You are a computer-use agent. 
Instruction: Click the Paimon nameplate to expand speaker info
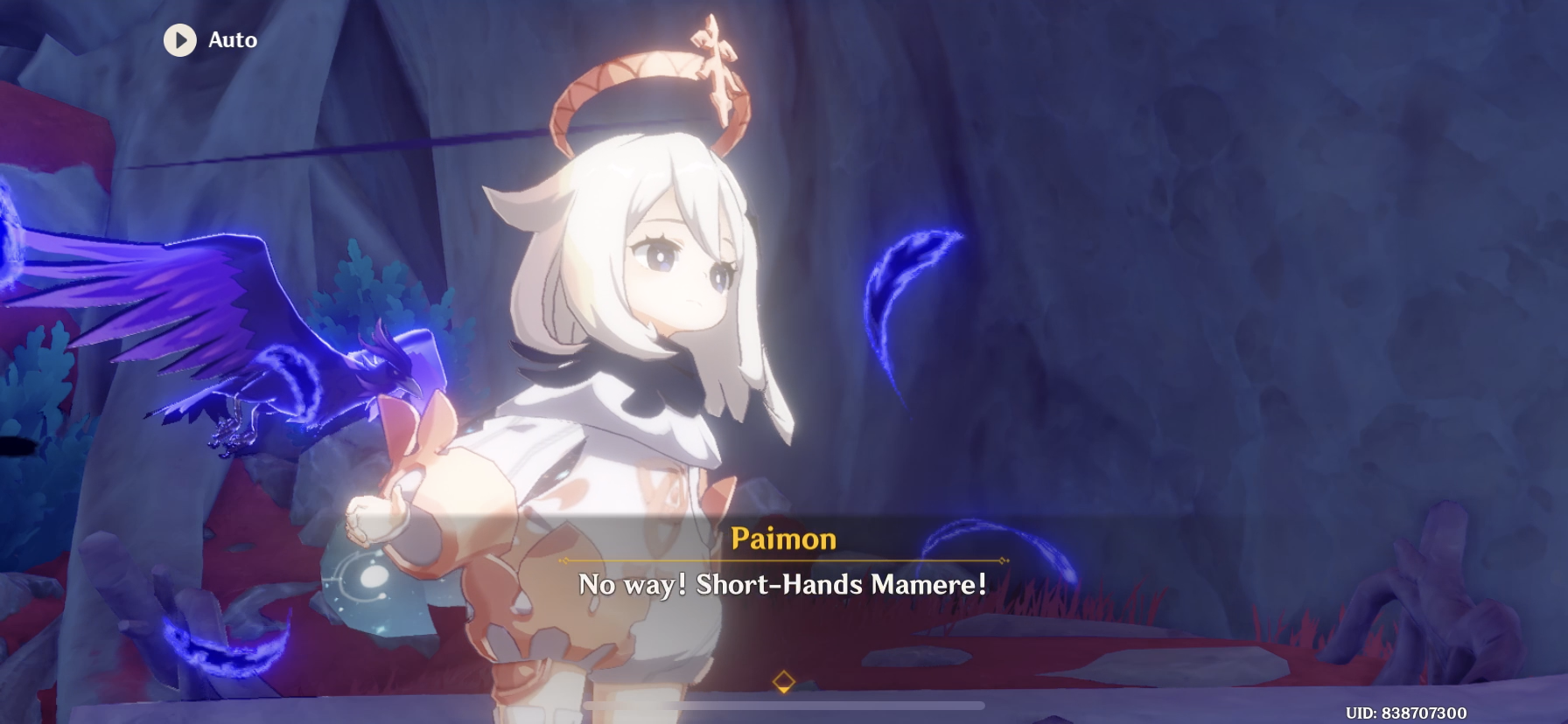(x=783, y=540)
